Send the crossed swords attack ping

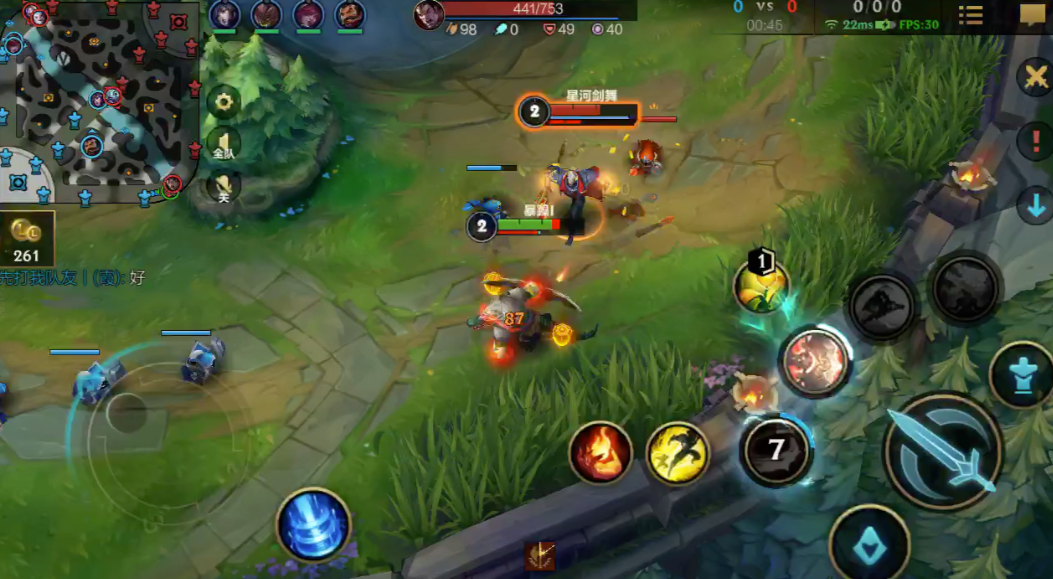point(1034,77)
